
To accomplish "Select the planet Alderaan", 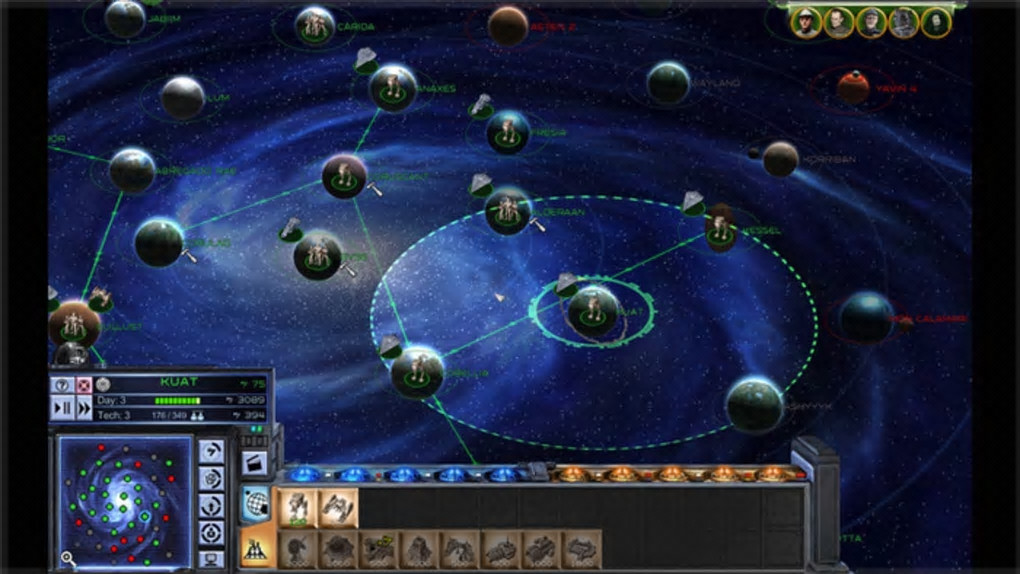I will pyautogui.click(x=508, y=211).
